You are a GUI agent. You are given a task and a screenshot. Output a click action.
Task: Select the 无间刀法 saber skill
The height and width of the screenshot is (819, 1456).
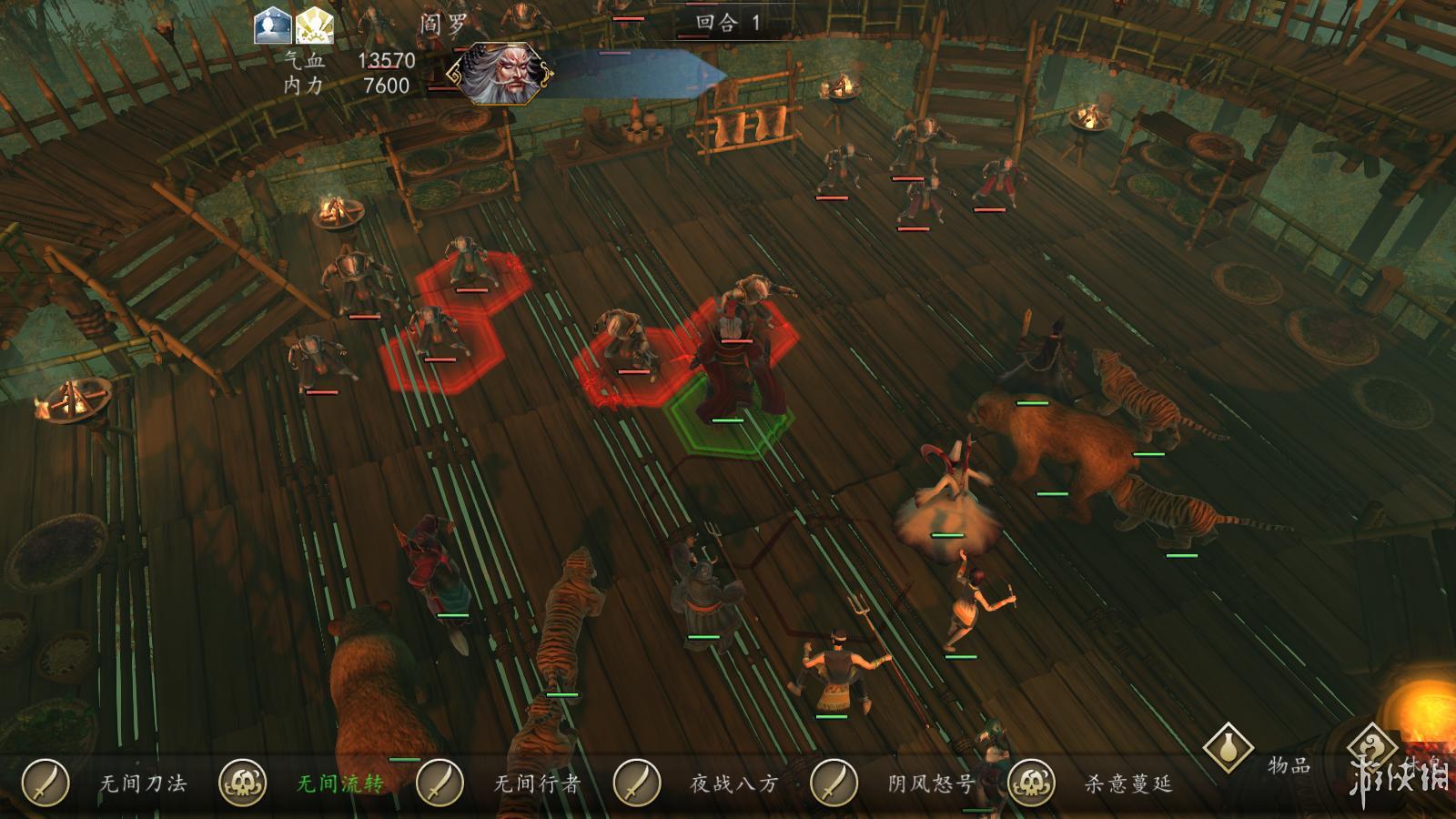coord(46,782)
